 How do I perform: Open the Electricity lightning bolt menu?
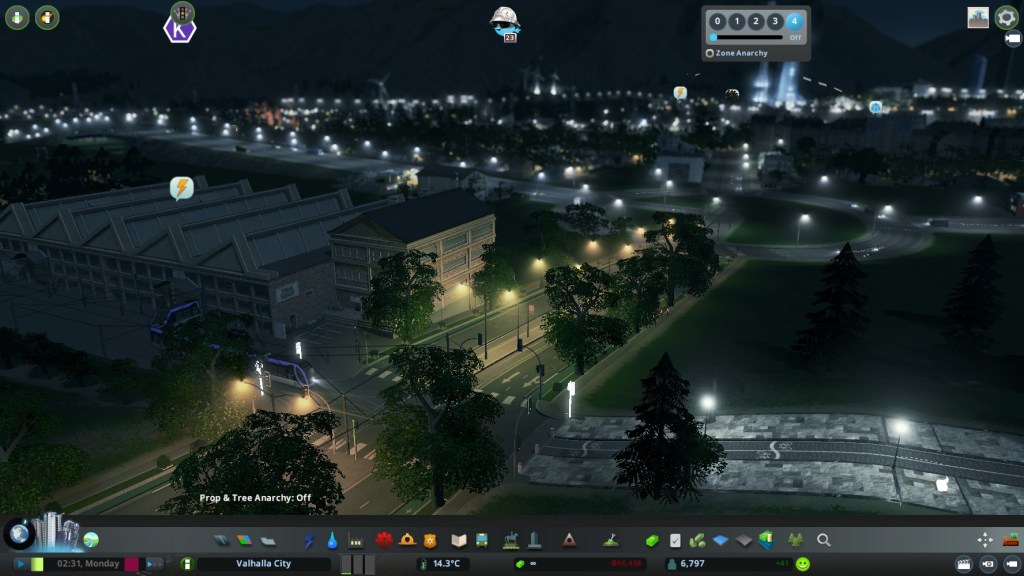click(309, 540)
